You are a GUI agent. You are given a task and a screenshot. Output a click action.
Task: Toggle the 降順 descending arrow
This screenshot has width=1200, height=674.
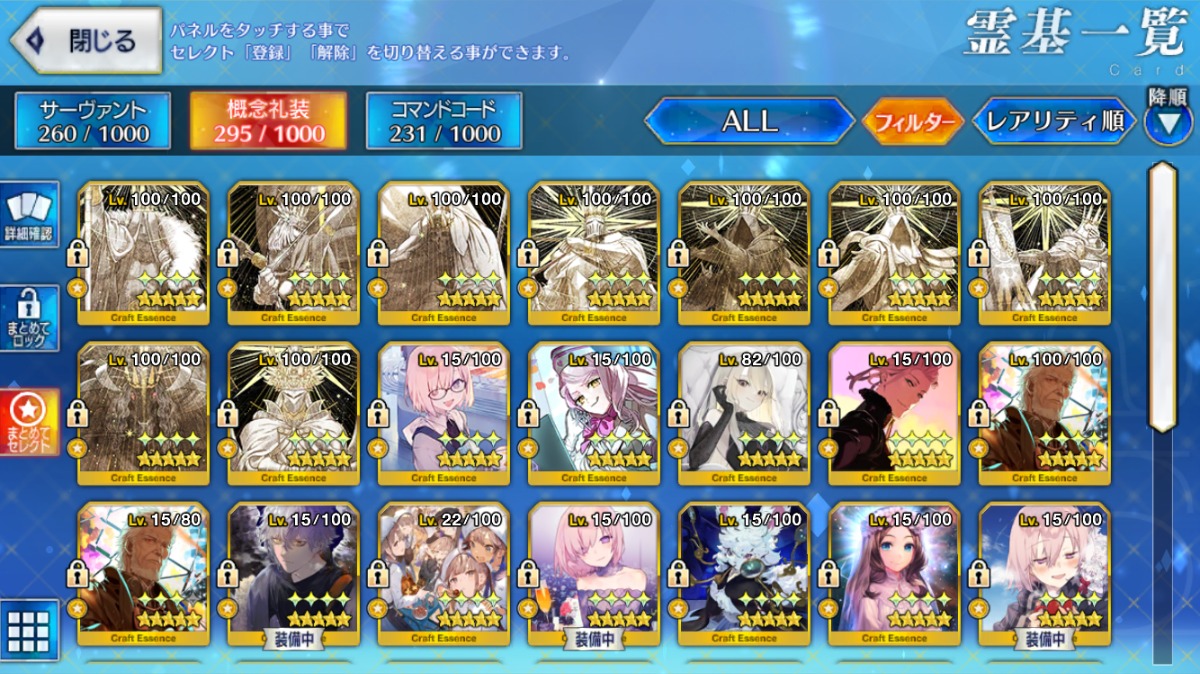click(x=1168, y=122)
